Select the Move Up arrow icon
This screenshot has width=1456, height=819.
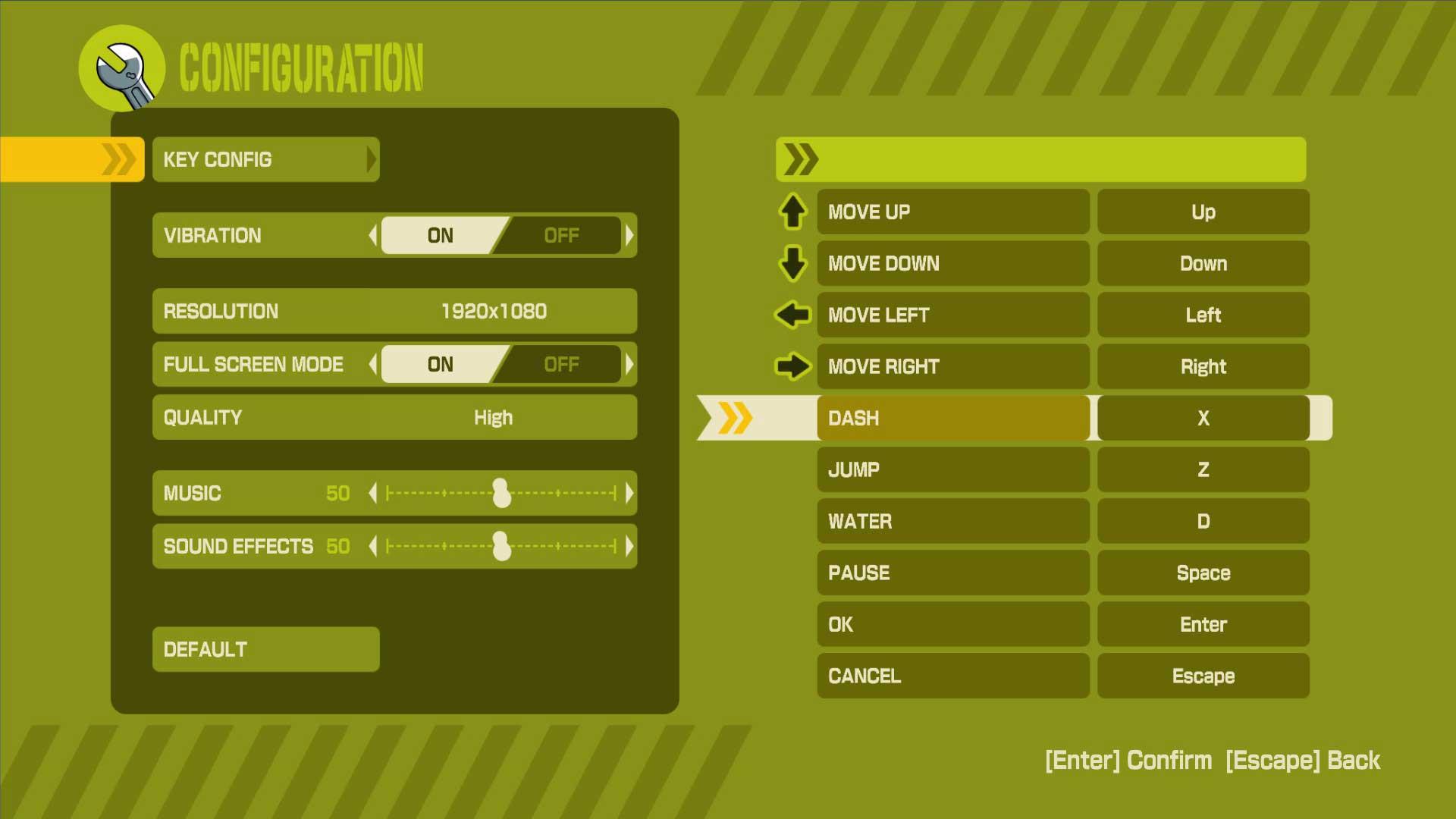point(792,212)
